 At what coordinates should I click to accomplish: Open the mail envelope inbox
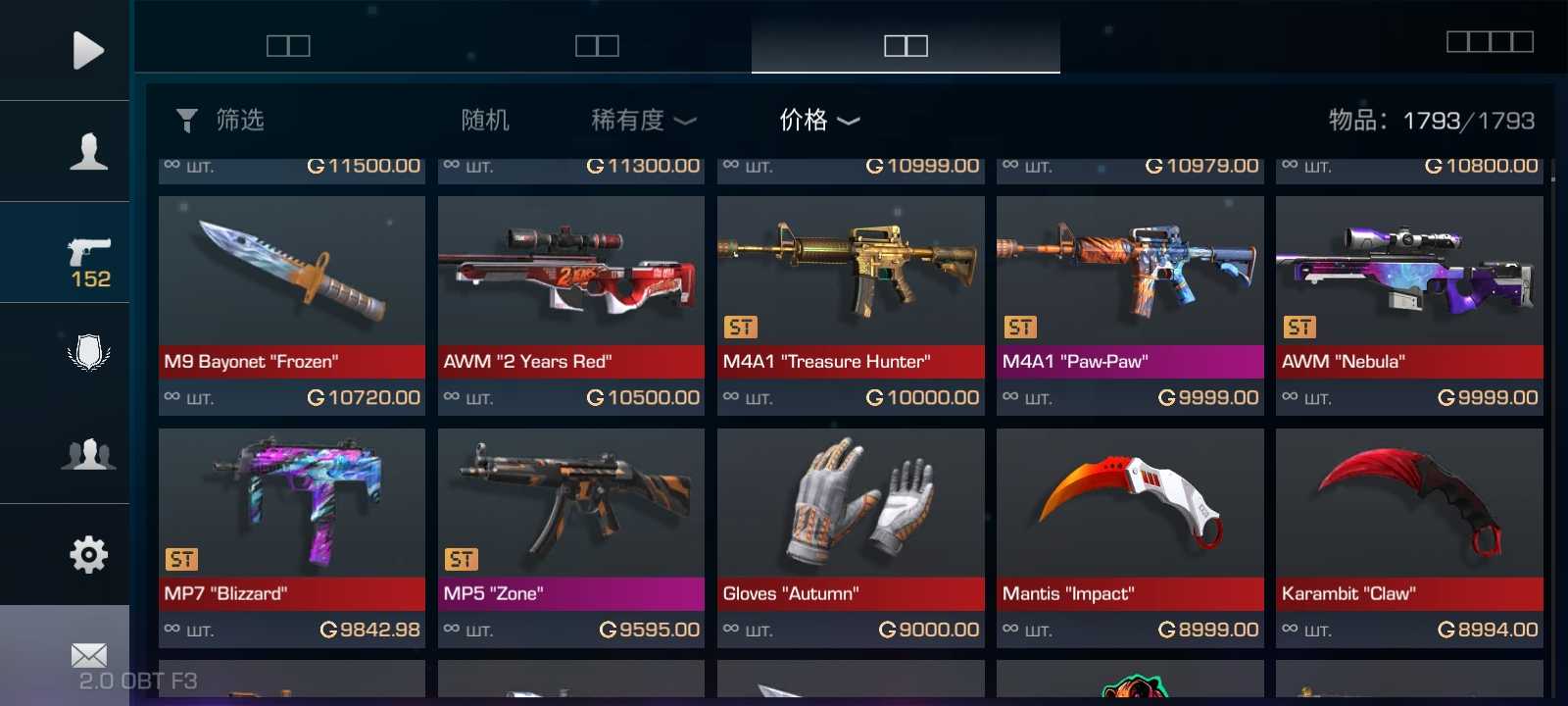click(88, 655)
